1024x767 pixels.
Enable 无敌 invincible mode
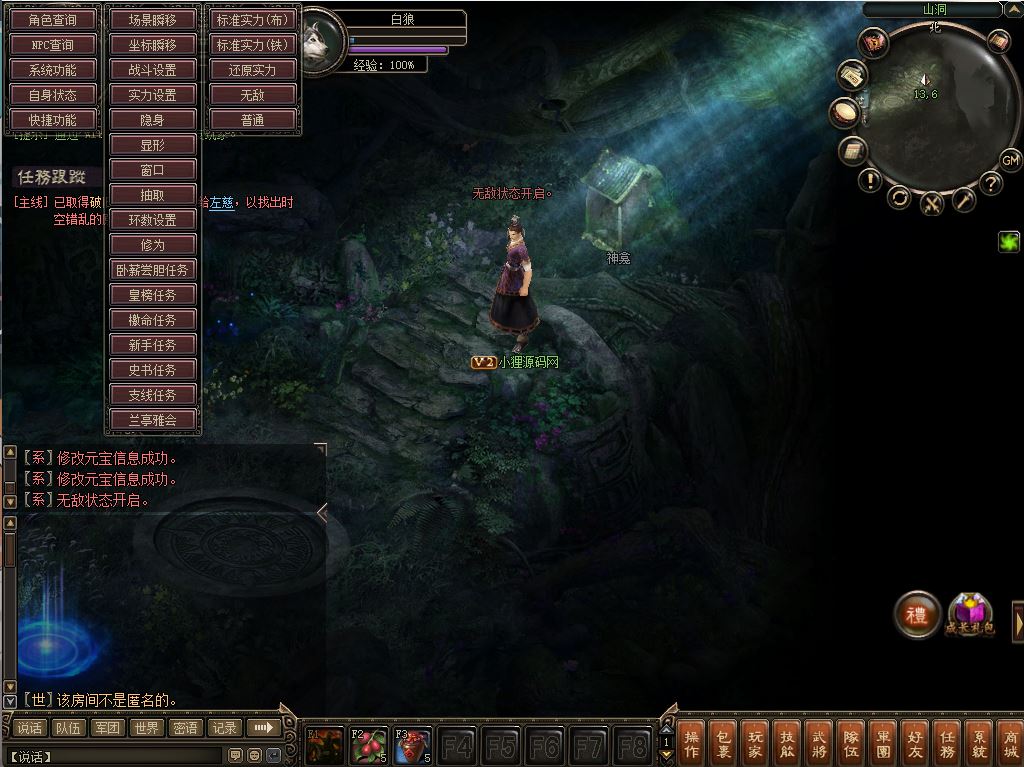[252, 95]
